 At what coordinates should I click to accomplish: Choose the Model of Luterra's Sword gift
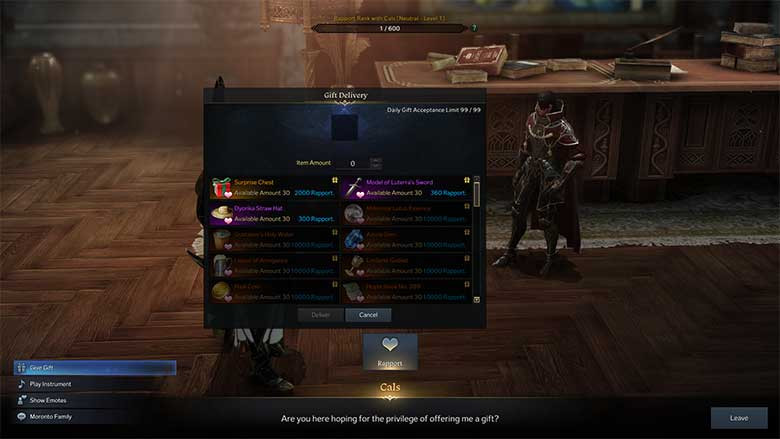coord(407,188)
